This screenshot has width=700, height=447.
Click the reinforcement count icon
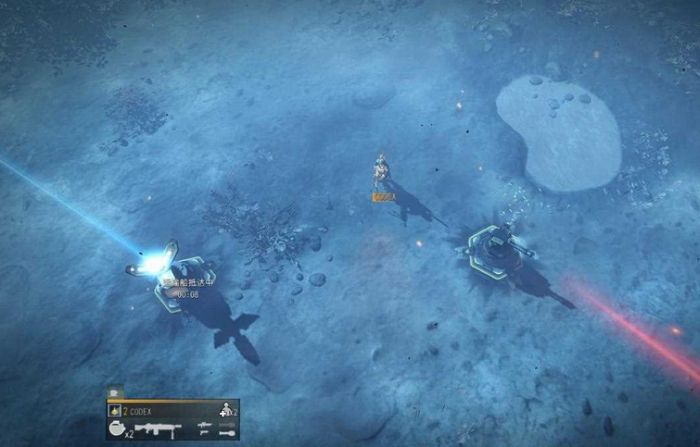pos(225,410)
